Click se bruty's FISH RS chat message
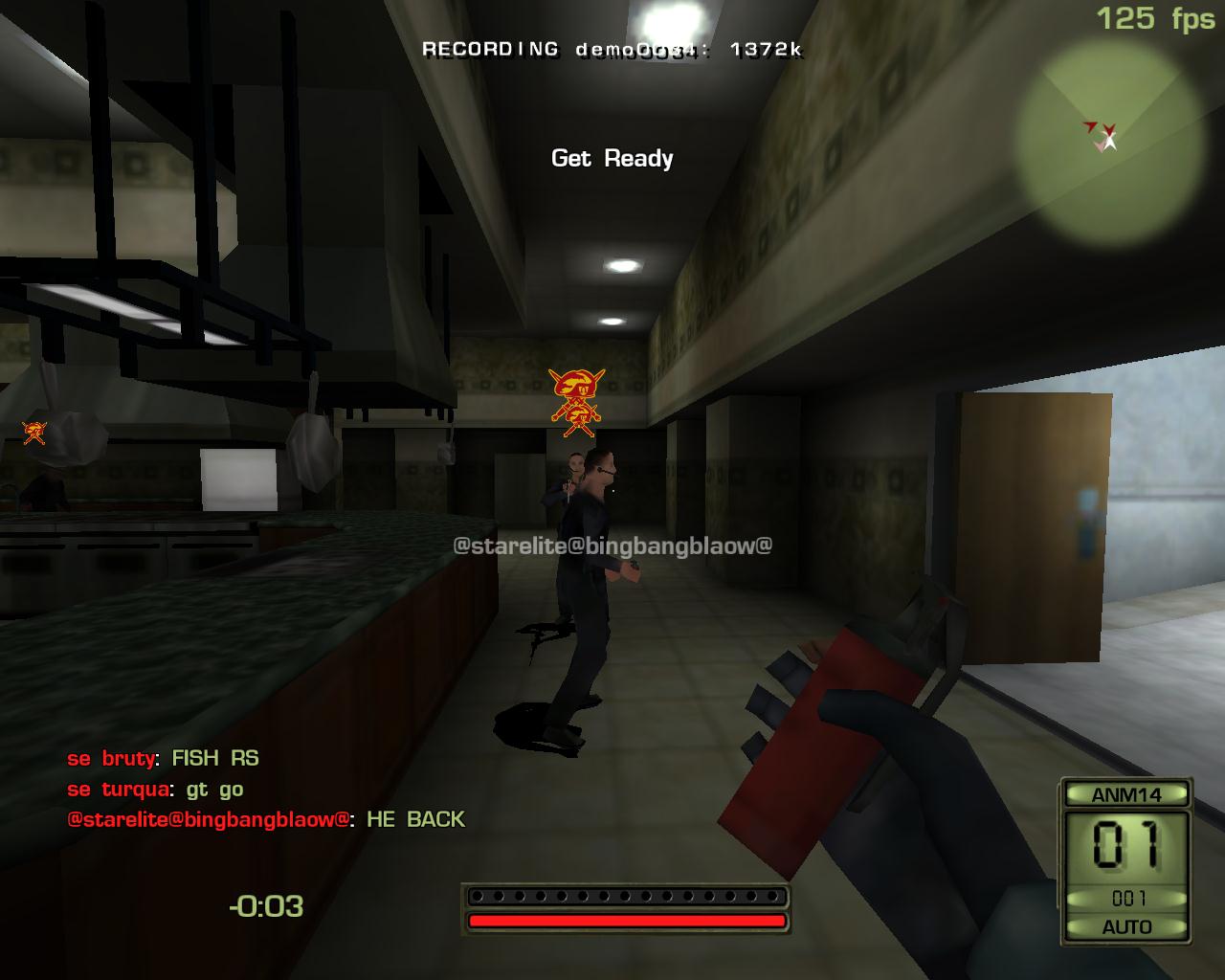The height and width of the screenshot is (980, 1225). coord(215,758)
